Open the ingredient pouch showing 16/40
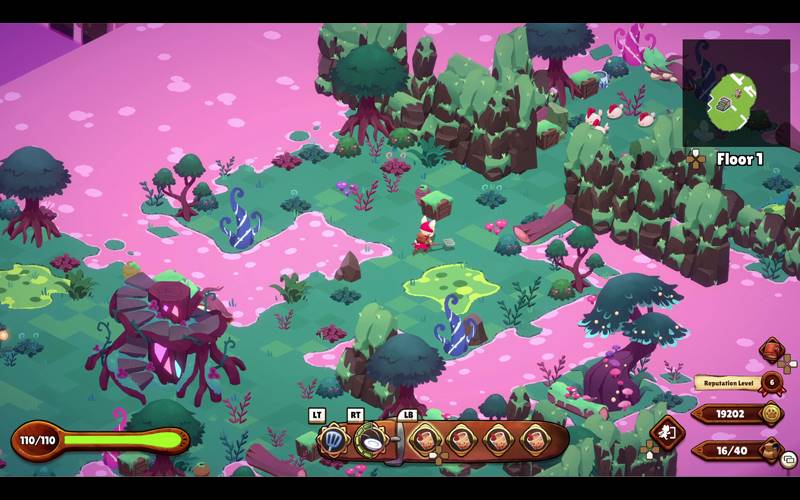The height and width of the screenshot is (500, 800). click(769, 450)
